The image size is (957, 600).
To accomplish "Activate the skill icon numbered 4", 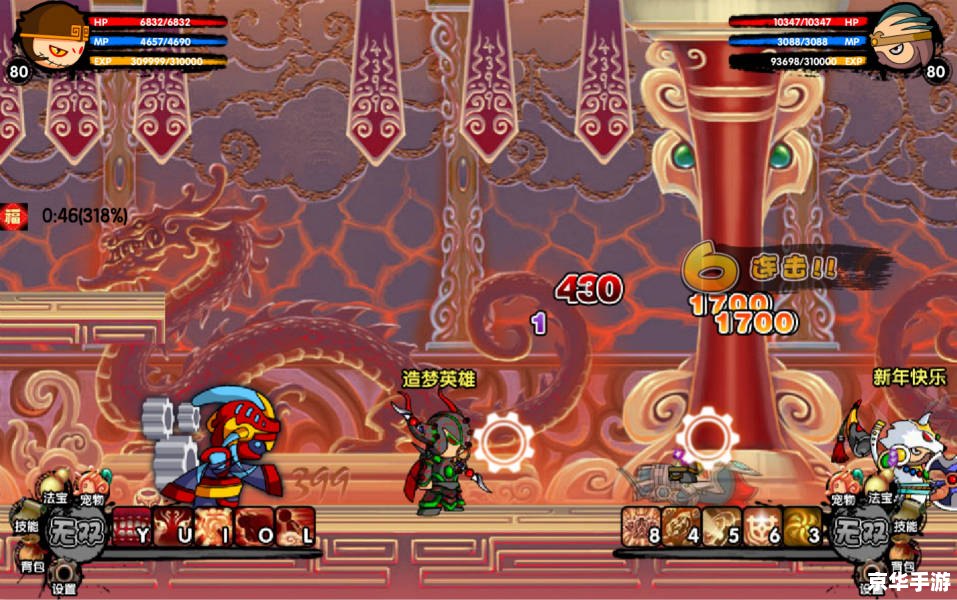I will (682, 527).
